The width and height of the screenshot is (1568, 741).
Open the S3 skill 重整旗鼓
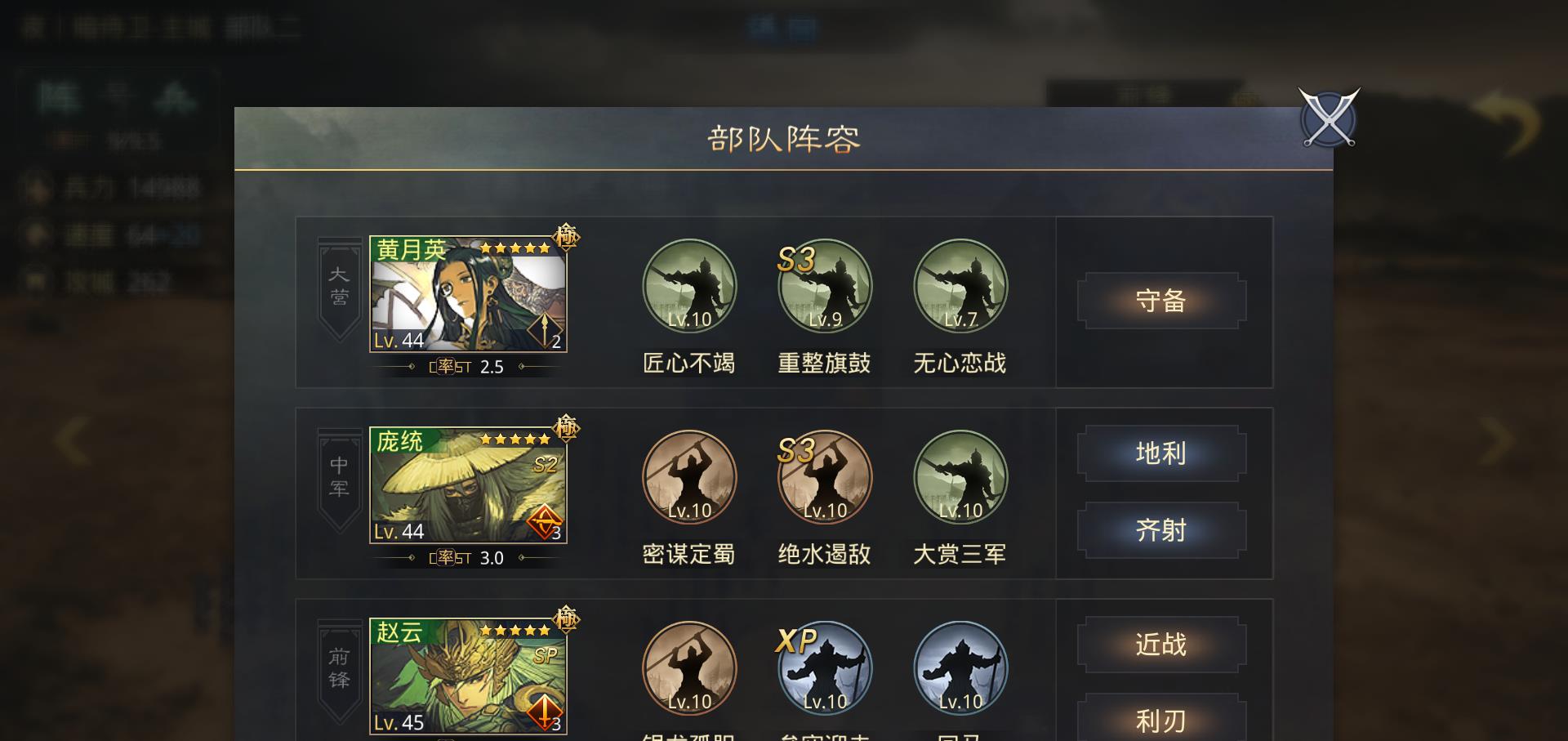825,287
